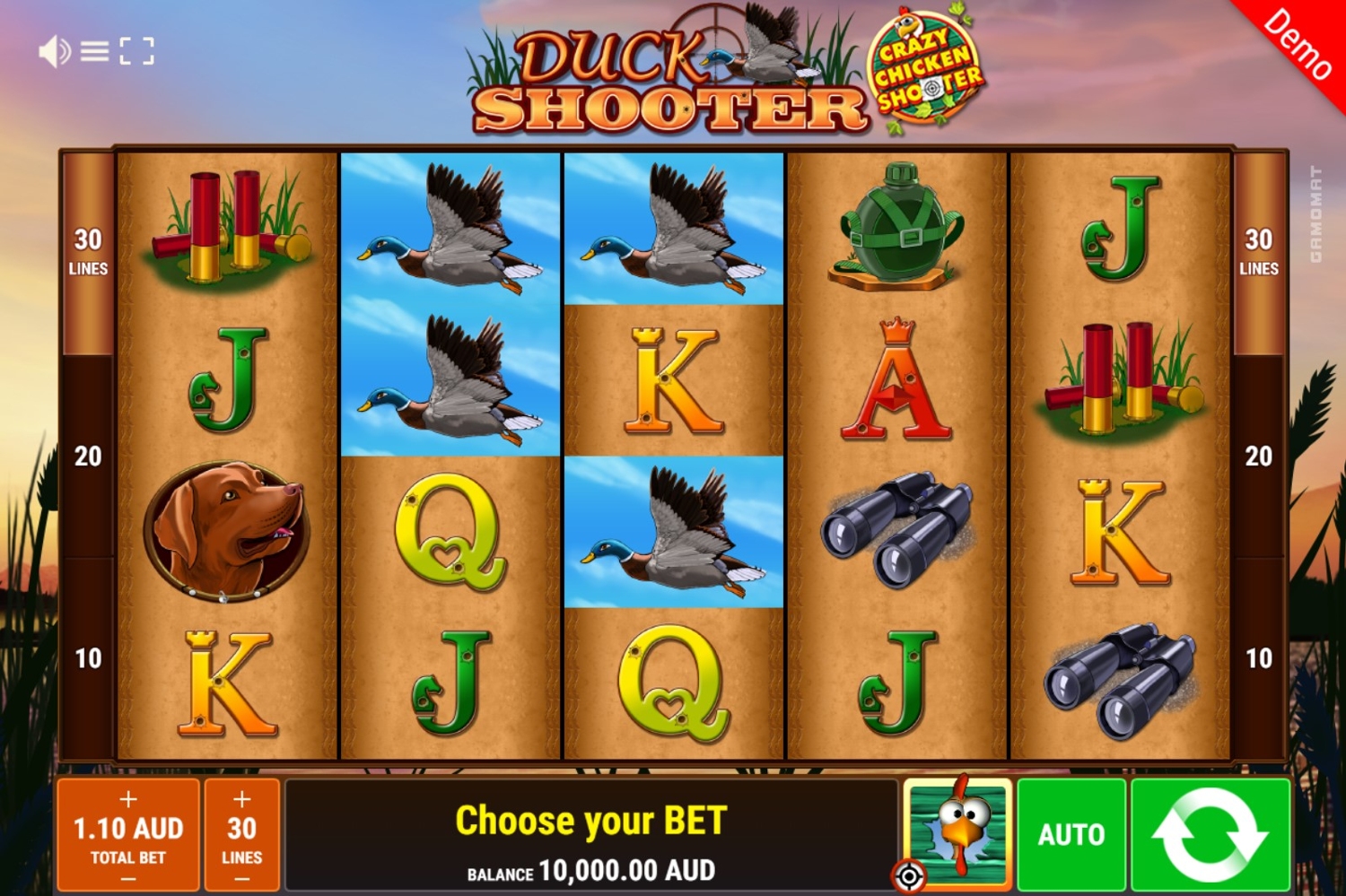Decrease total bet with the minus sign

pyautogui.click(x=128, y=879)
